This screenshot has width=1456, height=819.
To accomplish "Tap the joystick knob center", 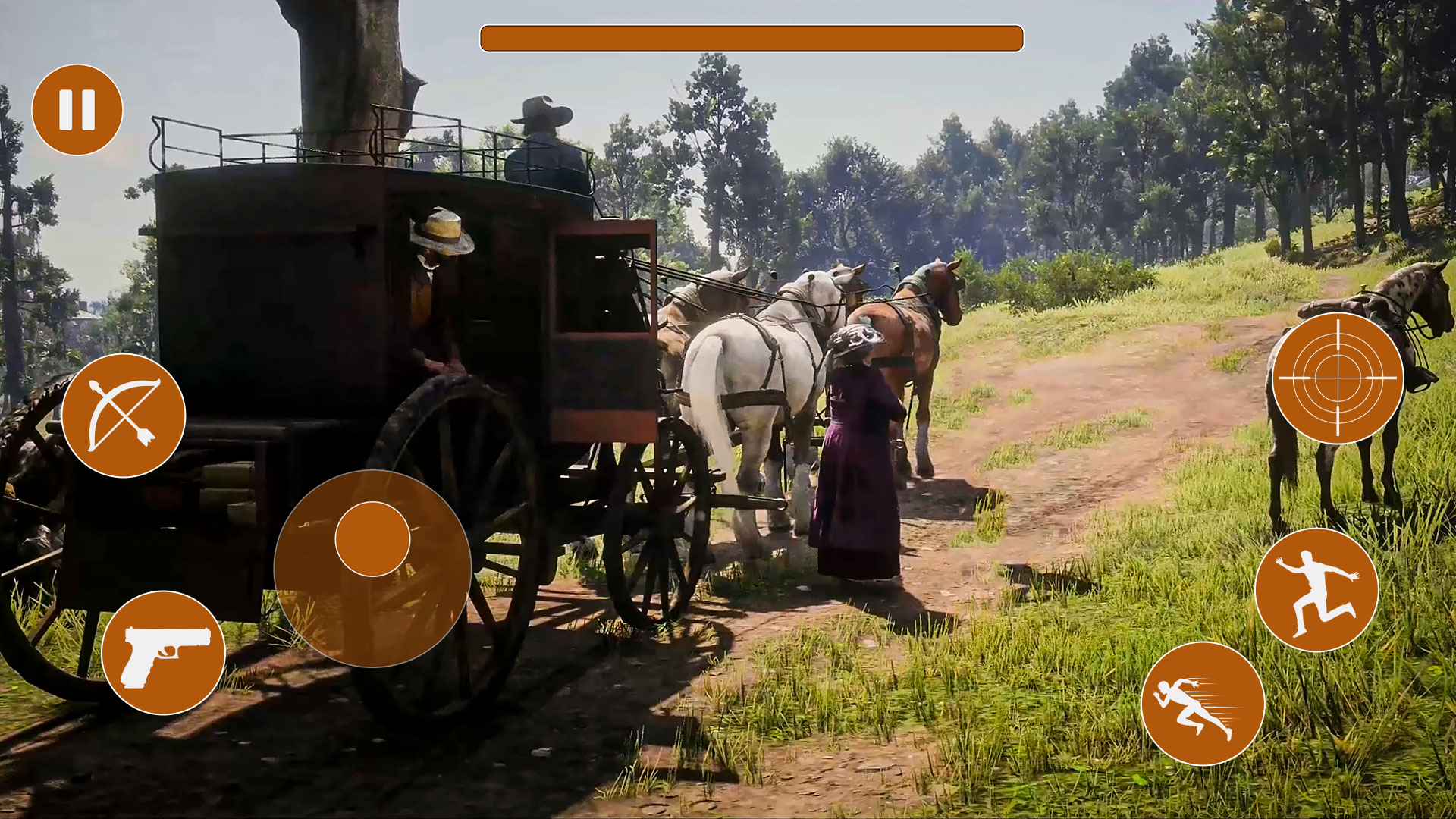I will pyautogui.click(x=372, y=538).
